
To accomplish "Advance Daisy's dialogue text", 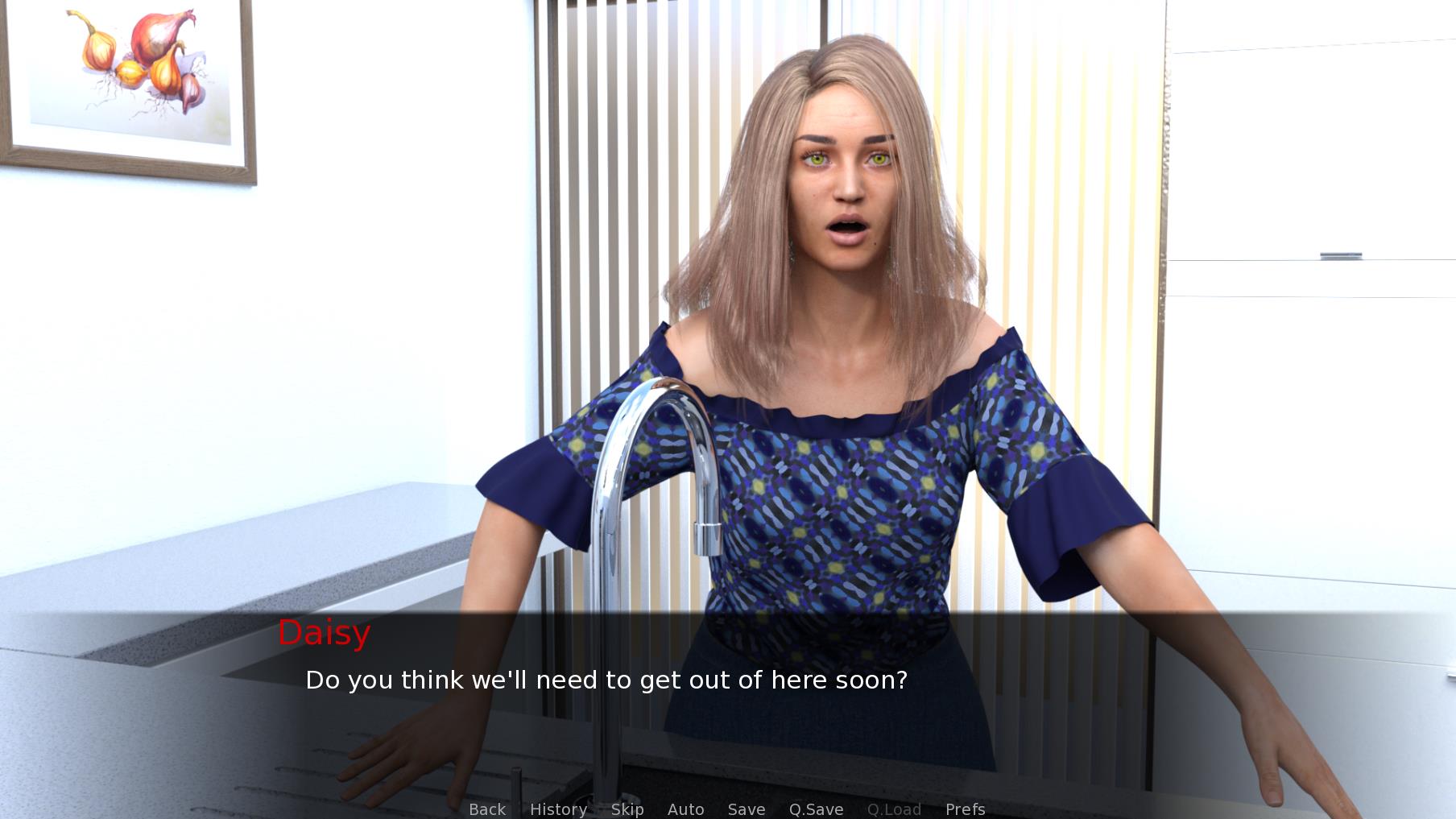I will click(606, 680).
